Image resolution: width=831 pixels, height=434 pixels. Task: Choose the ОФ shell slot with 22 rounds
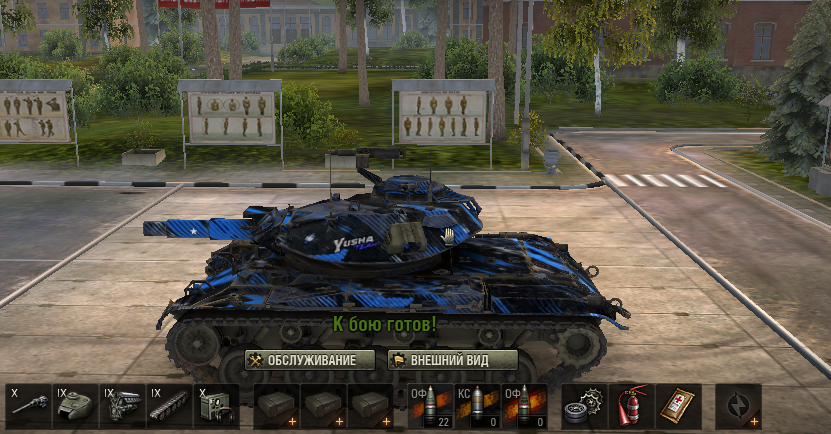tap(430, 407)
